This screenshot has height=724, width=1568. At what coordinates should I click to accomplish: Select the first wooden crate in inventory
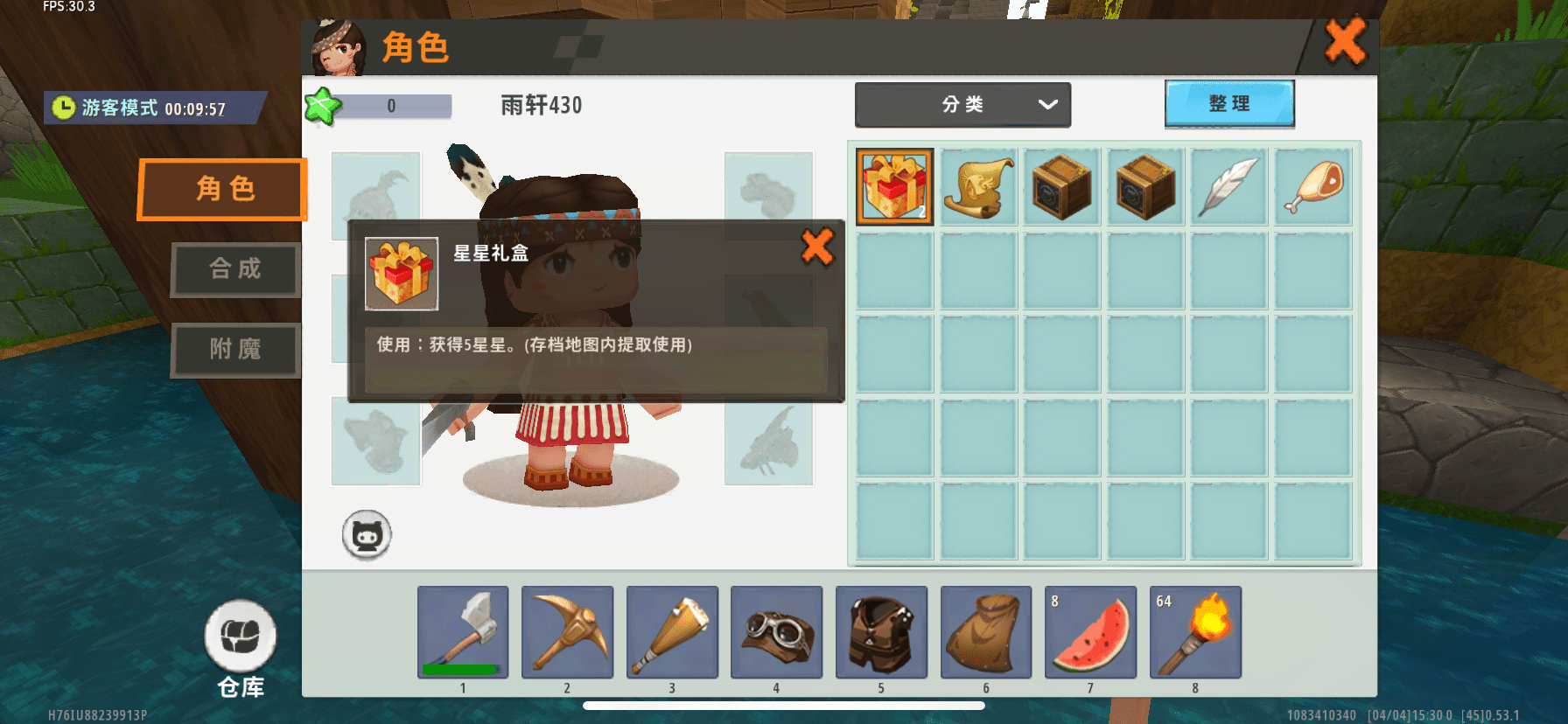[1061, 186]
